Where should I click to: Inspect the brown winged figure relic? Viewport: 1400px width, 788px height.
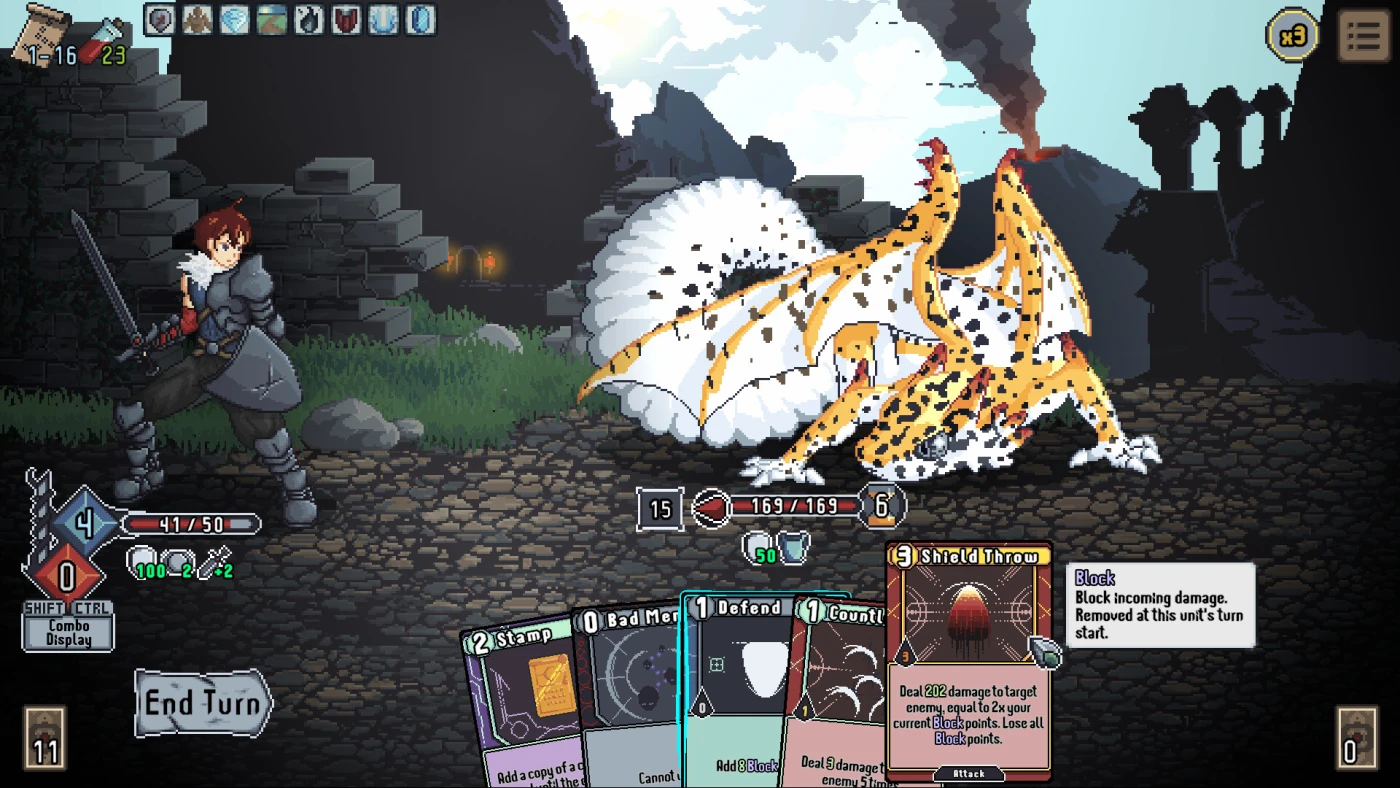click(x=197, y=20)
